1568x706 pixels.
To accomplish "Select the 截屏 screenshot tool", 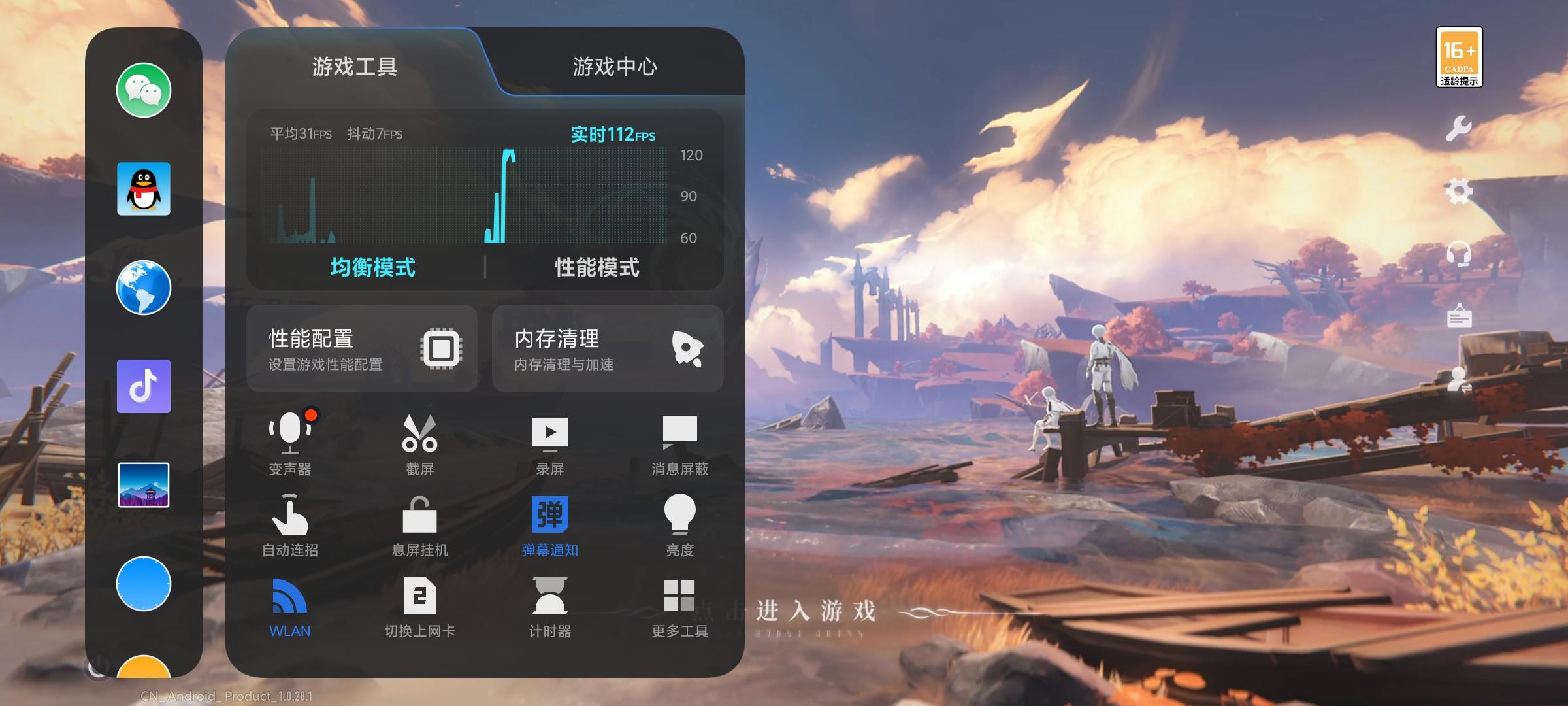I will tap(421, 445).
